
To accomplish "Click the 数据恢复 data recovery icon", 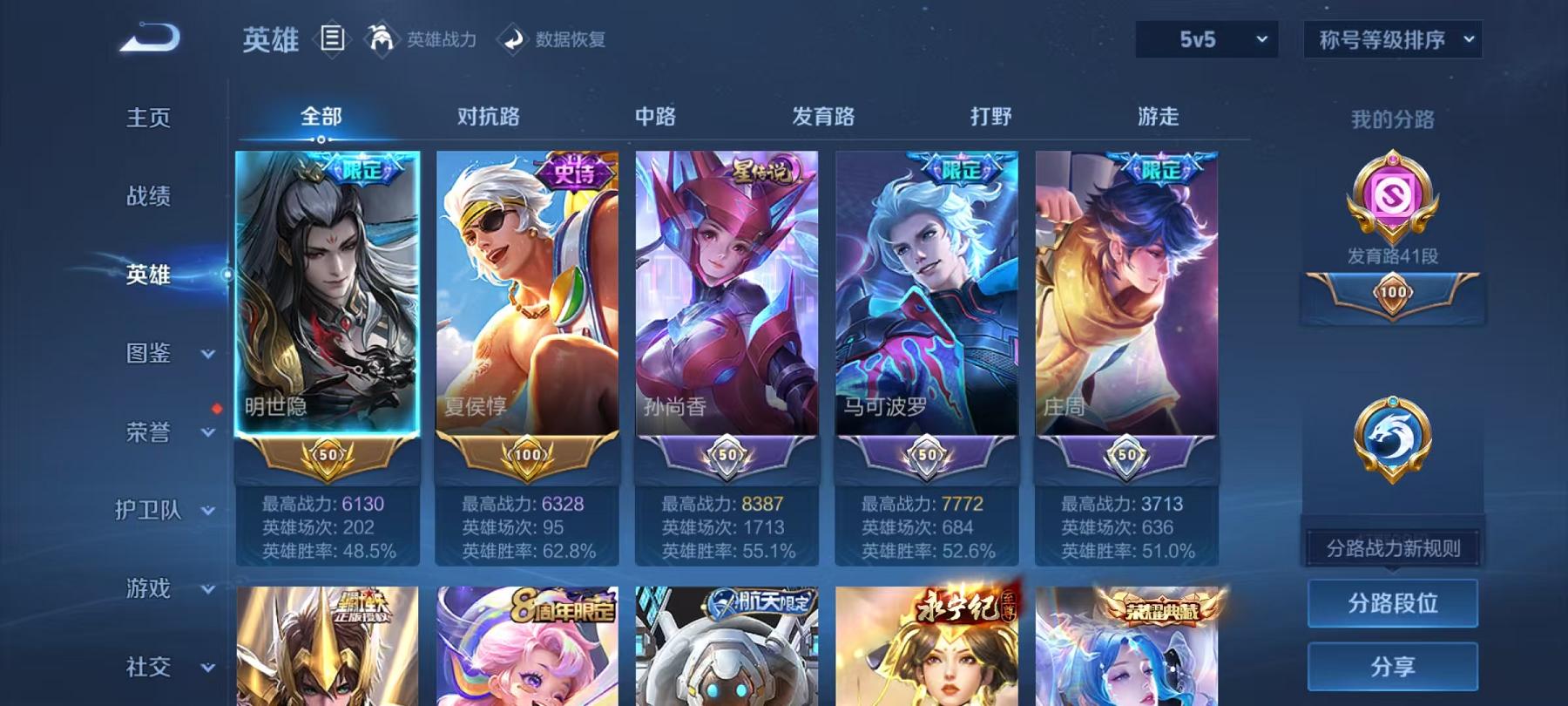I will [x=511, y=38].
